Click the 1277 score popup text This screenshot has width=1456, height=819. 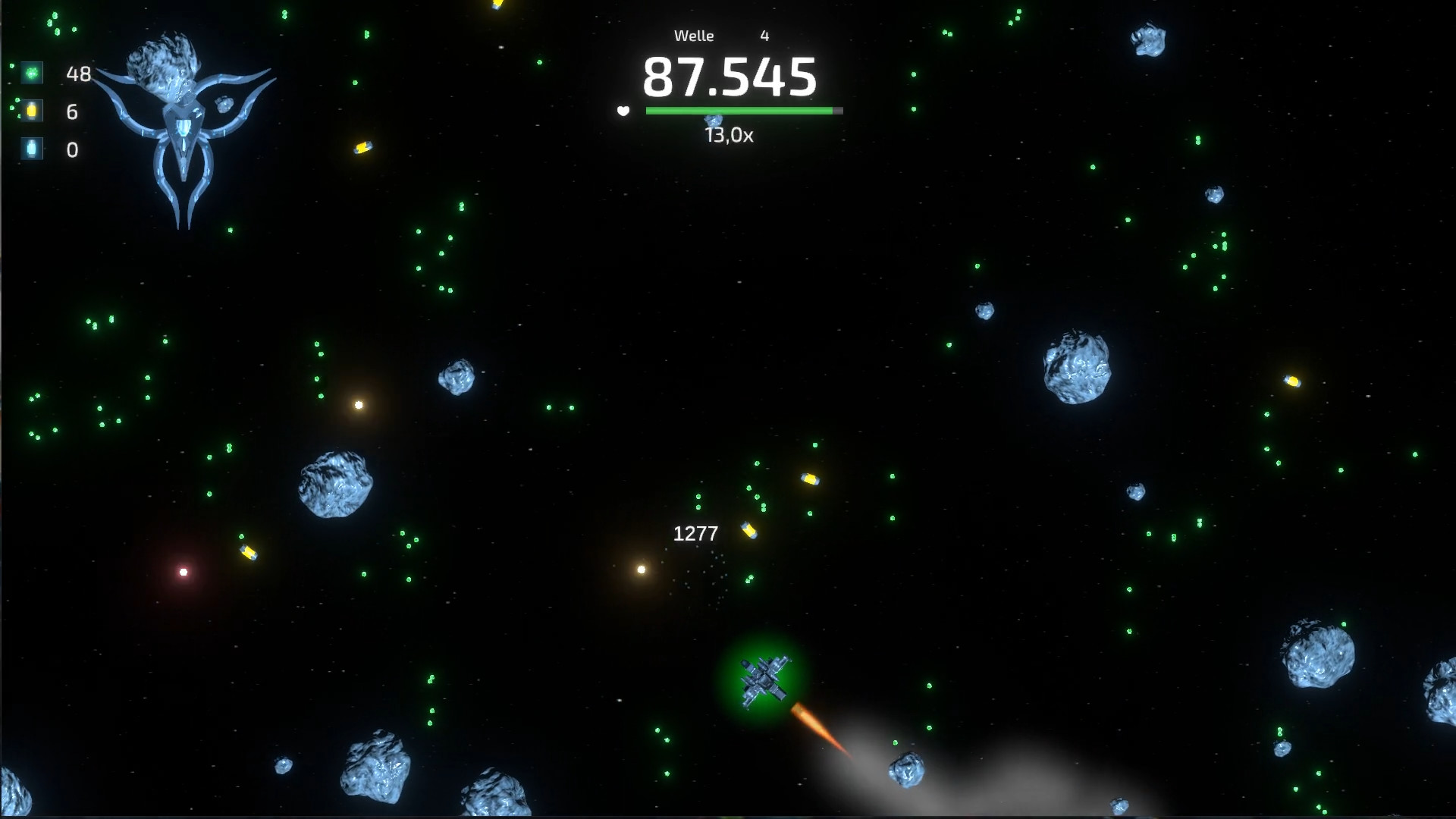(695, 533)
